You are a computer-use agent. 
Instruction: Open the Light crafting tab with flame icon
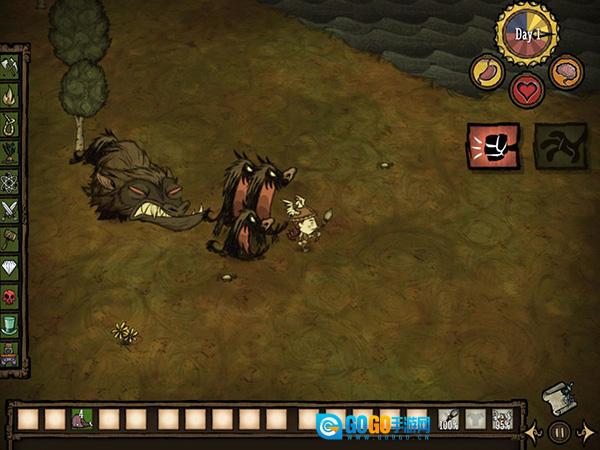[x=12, y=98]
